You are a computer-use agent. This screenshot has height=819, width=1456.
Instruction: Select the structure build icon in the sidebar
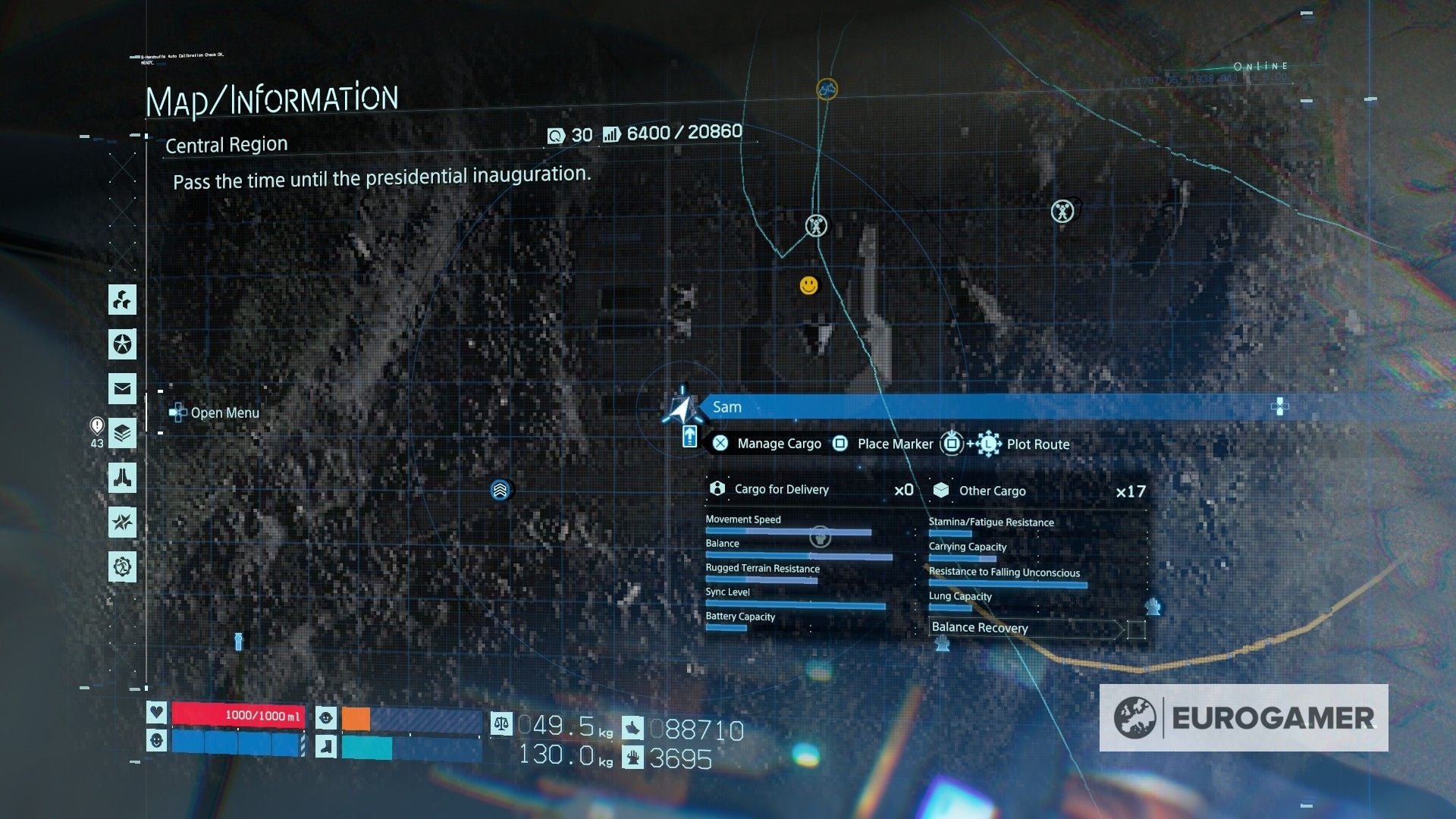click(x=123, y=300)
